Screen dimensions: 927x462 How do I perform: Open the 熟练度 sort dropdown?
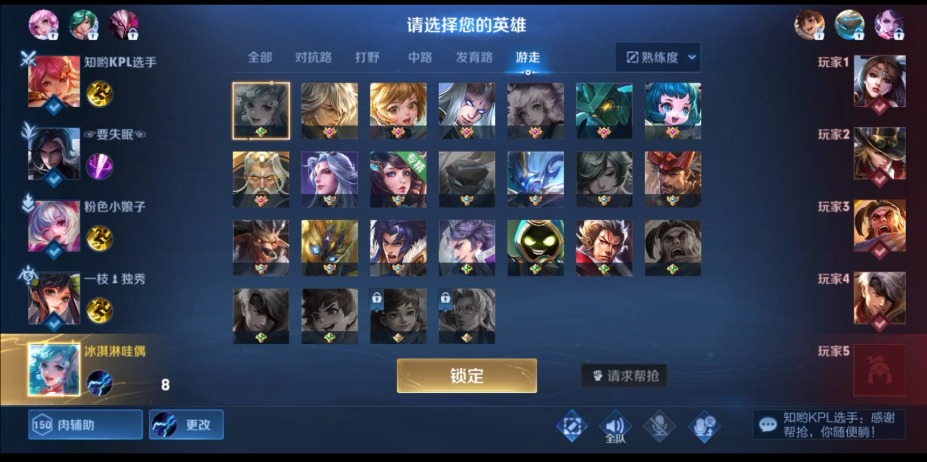[657, 57]
